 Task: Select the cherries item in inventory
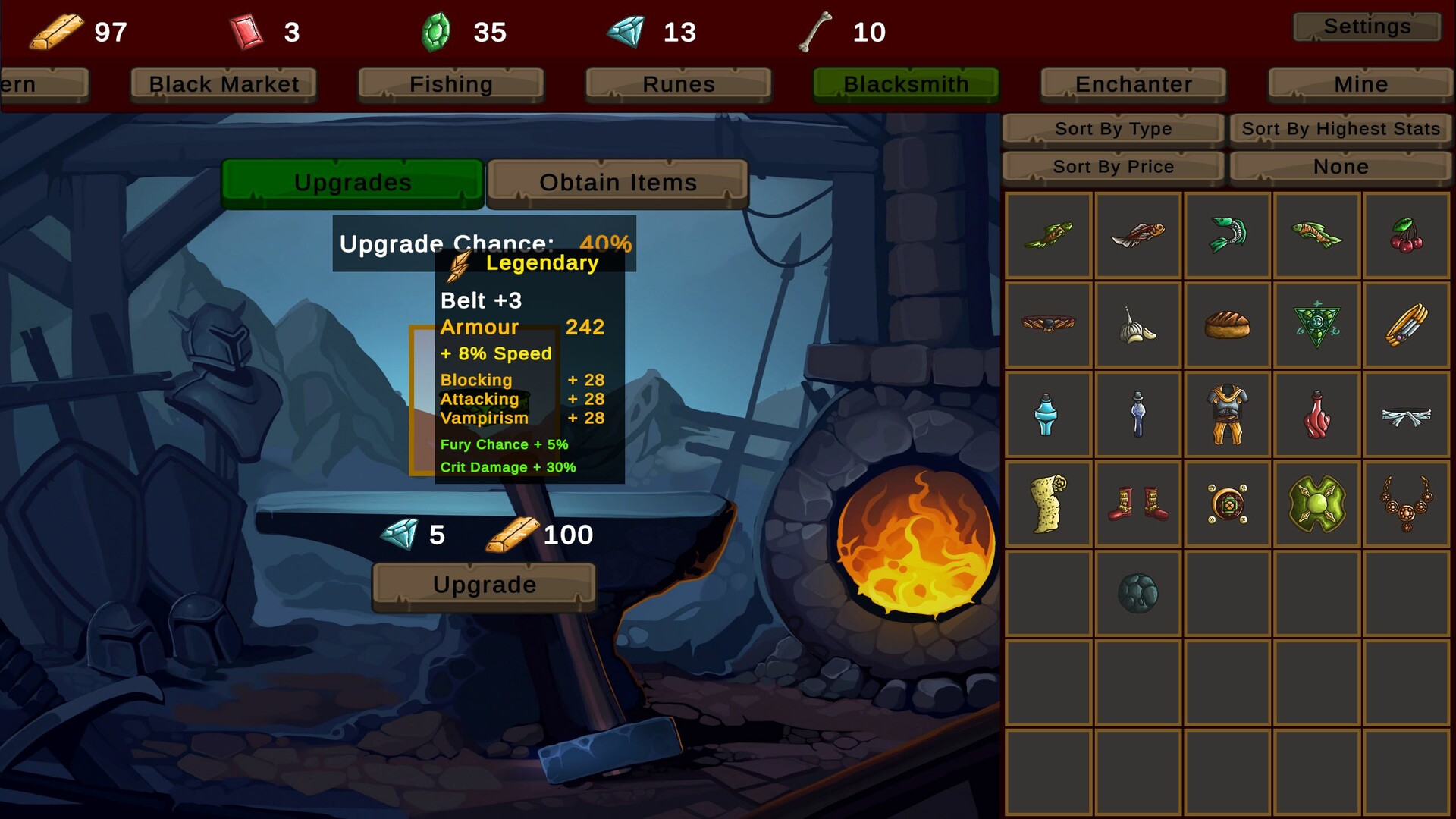(1405, 235)
